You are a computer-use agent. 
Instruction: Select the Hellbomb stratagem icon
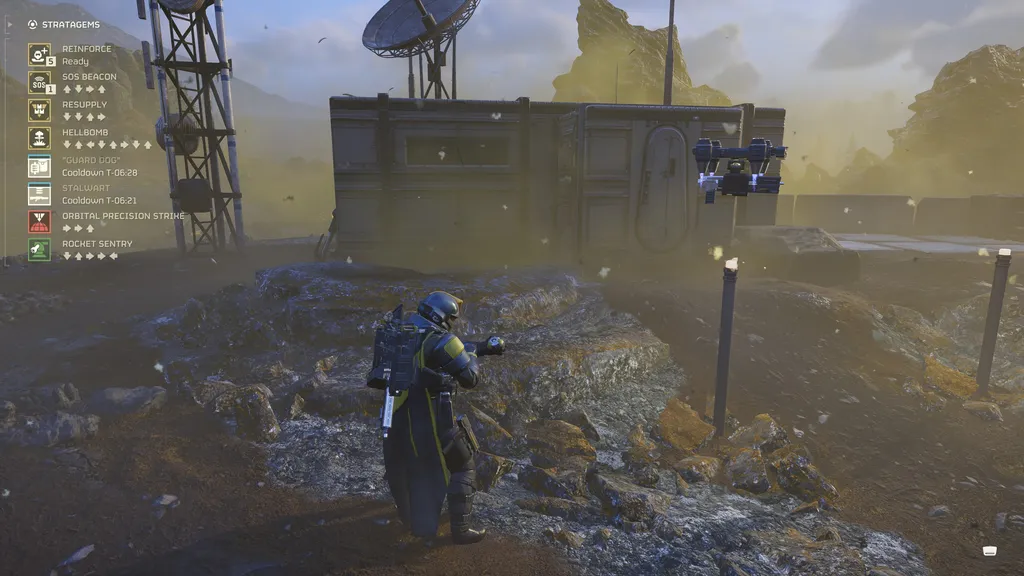pos(39,138)
